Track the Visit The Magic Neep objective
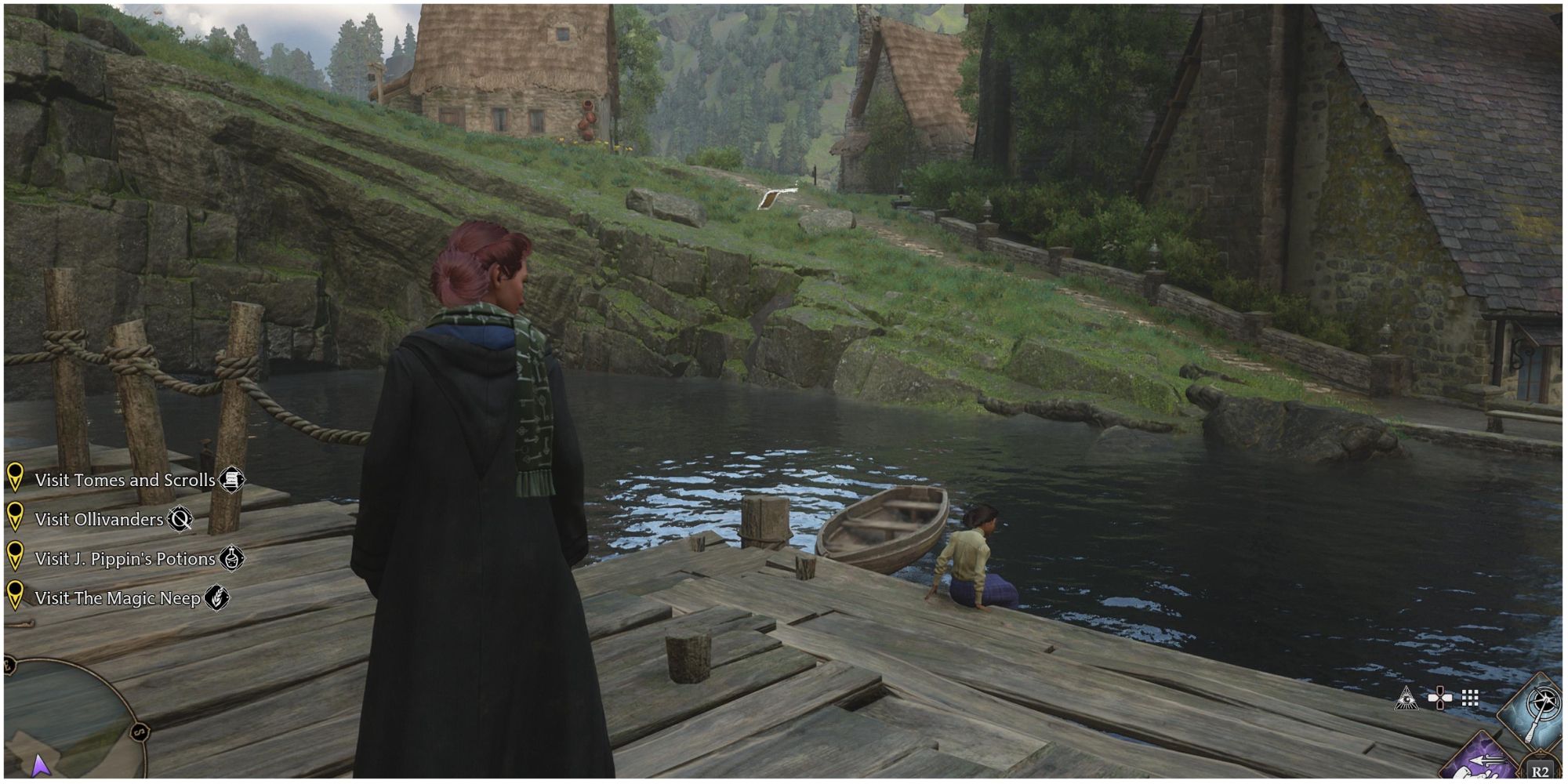1568x784 pixels. tap(118, 598)
